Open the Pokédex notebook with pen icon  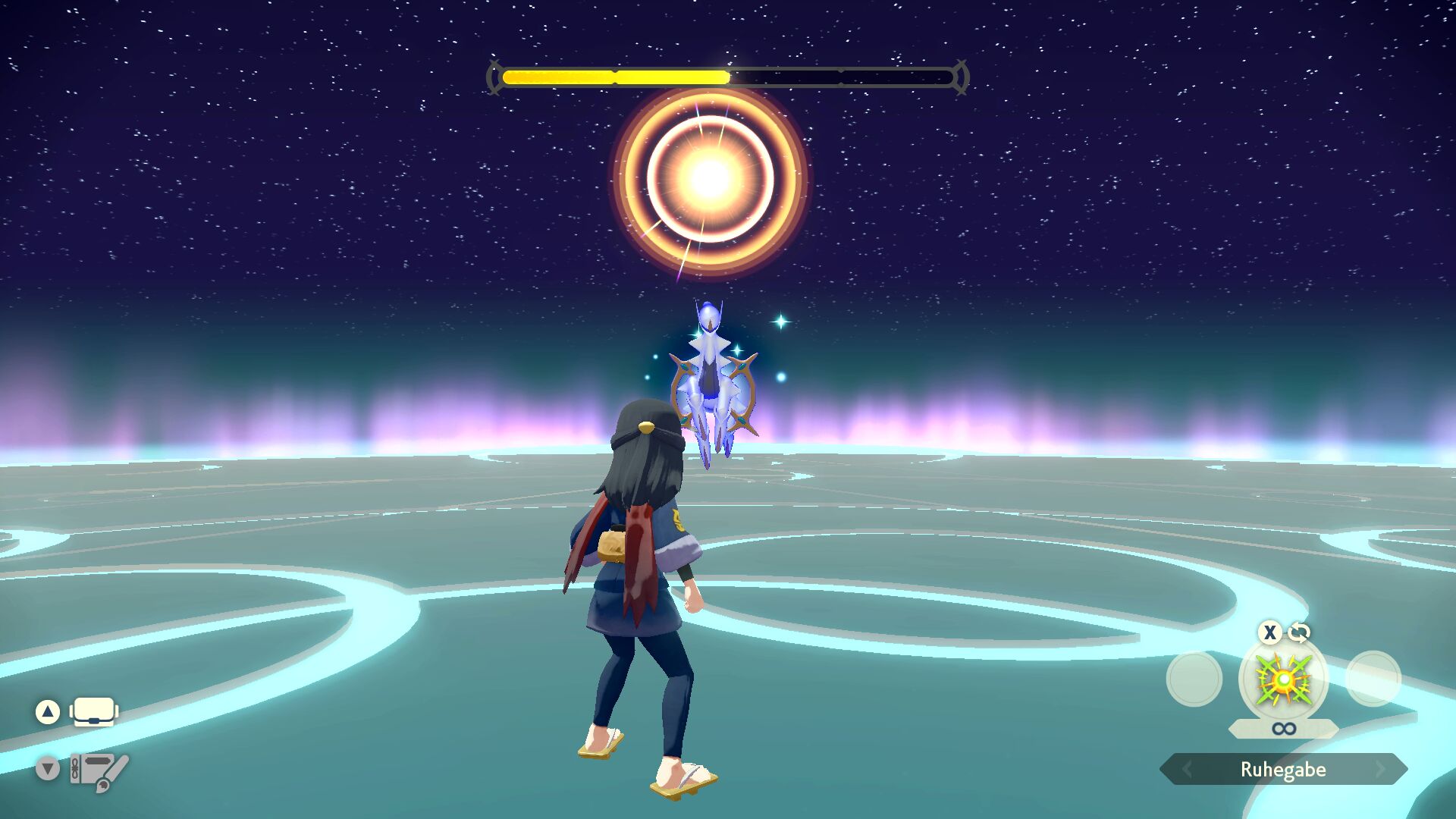click(99, 770)
